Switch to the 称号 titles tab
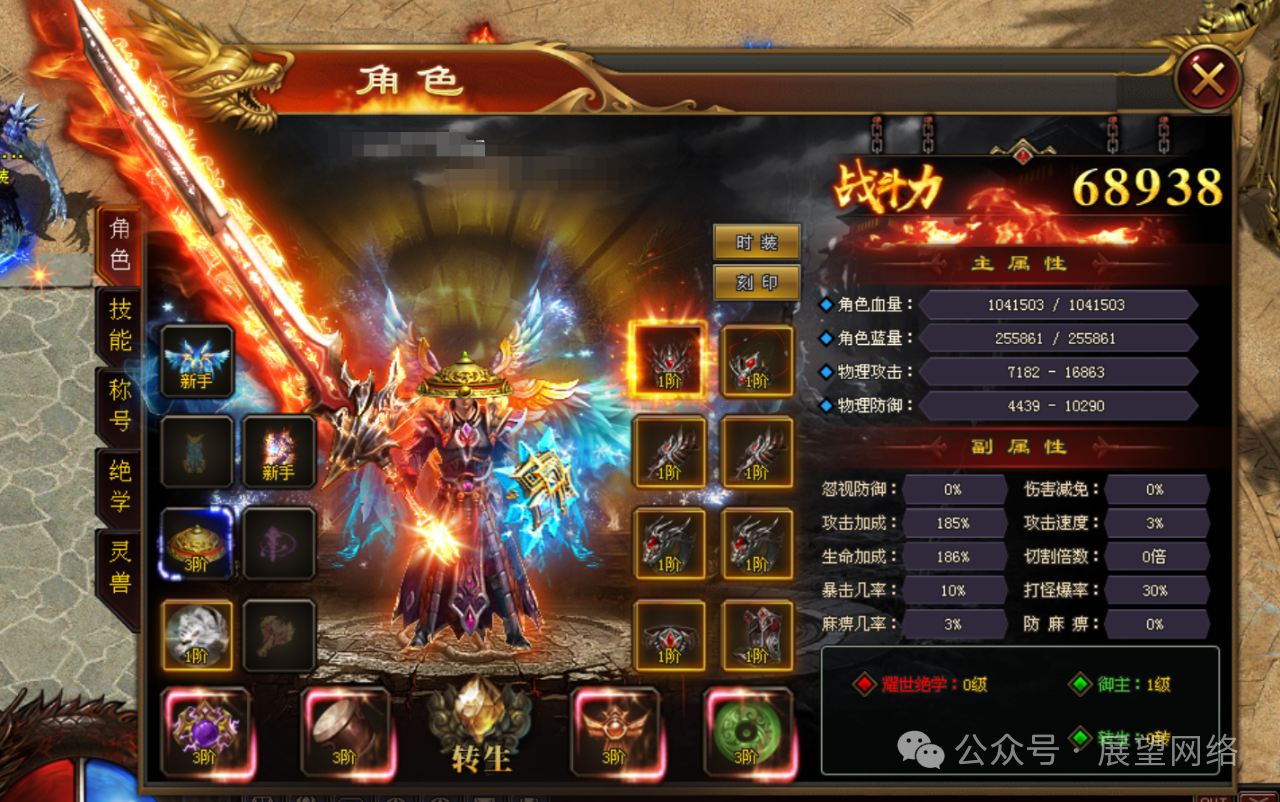This screenshot has height=802, width=1280. point(120,405)
